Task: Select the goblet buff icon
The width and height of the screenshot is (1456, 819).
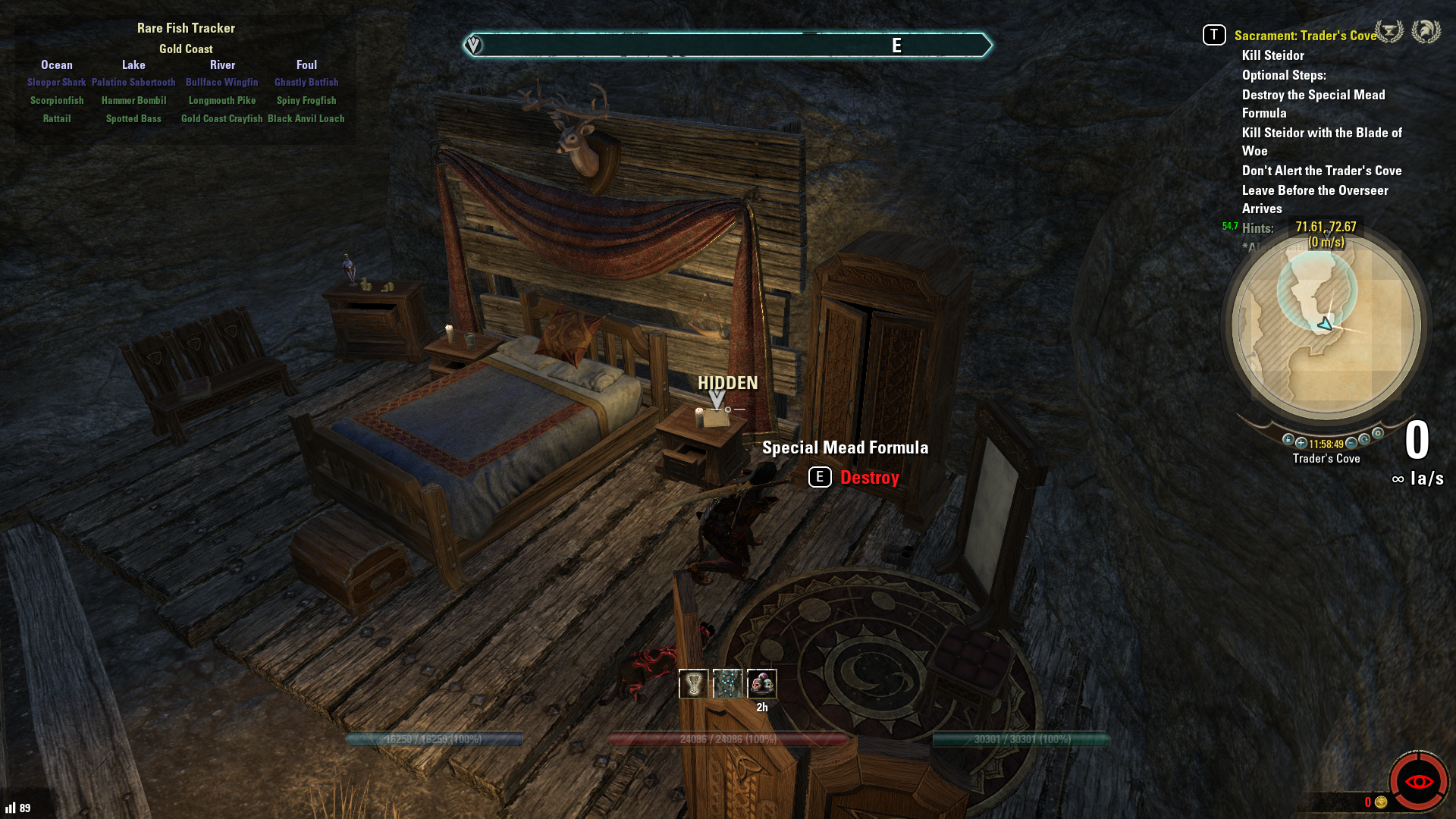Action: 693,684
